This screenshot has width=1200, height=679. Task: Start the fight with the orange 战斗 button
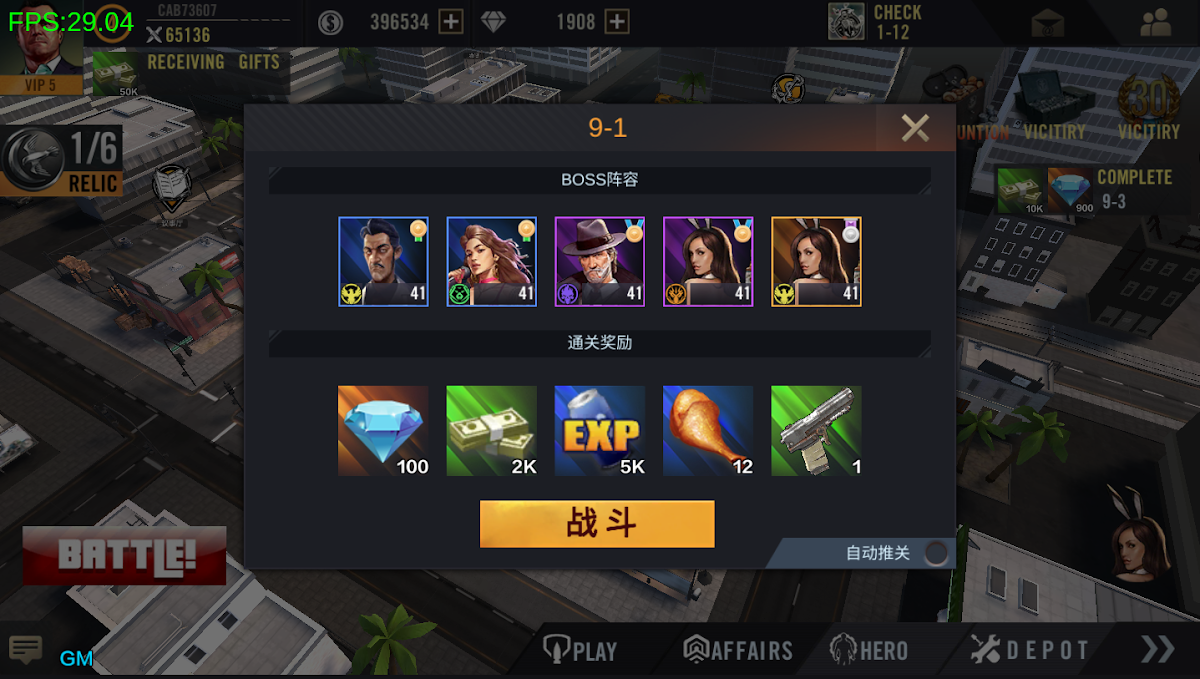597,524
